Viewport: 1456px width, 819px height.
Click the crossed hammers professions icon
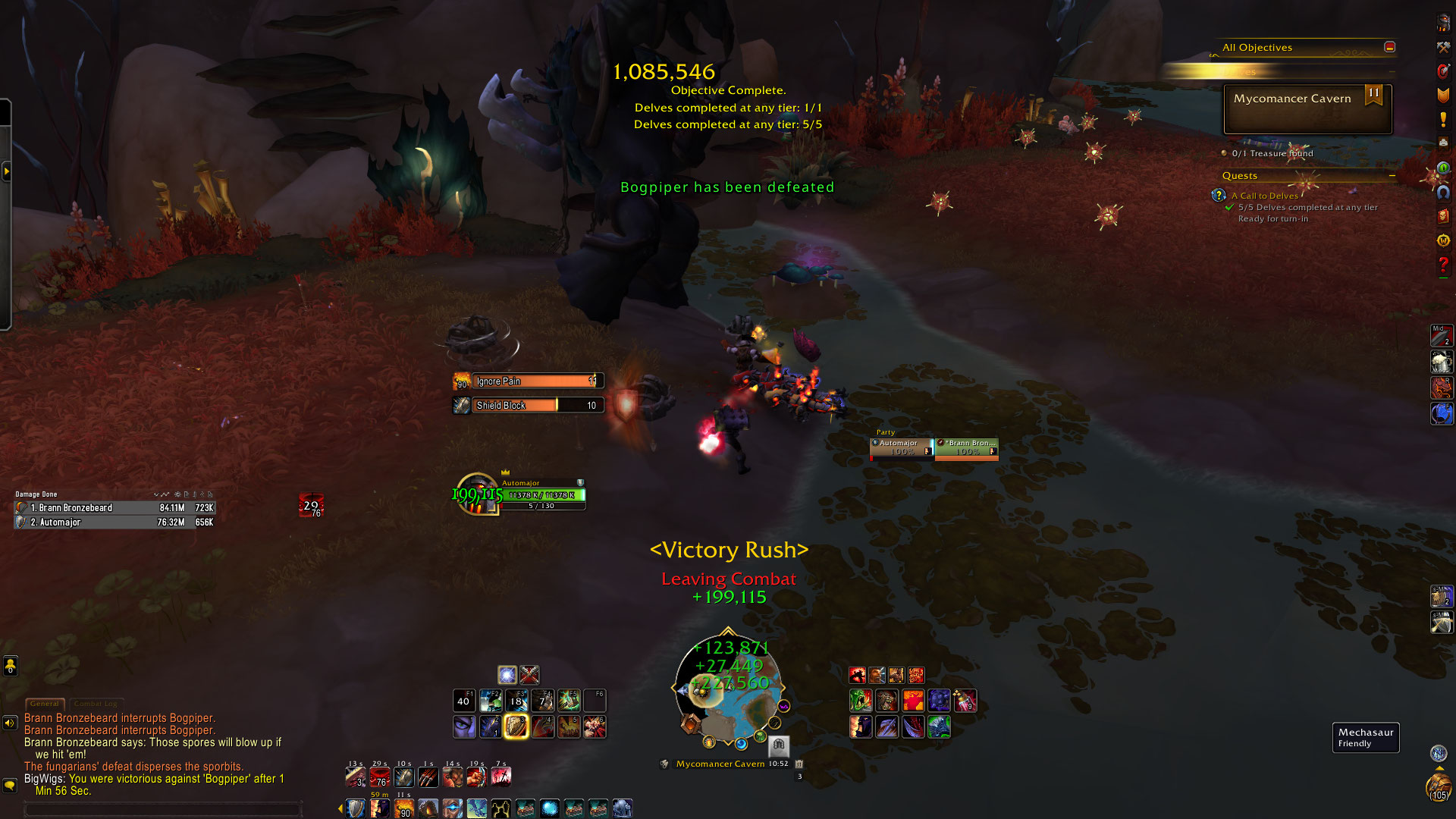click(x=1443, y=47)
